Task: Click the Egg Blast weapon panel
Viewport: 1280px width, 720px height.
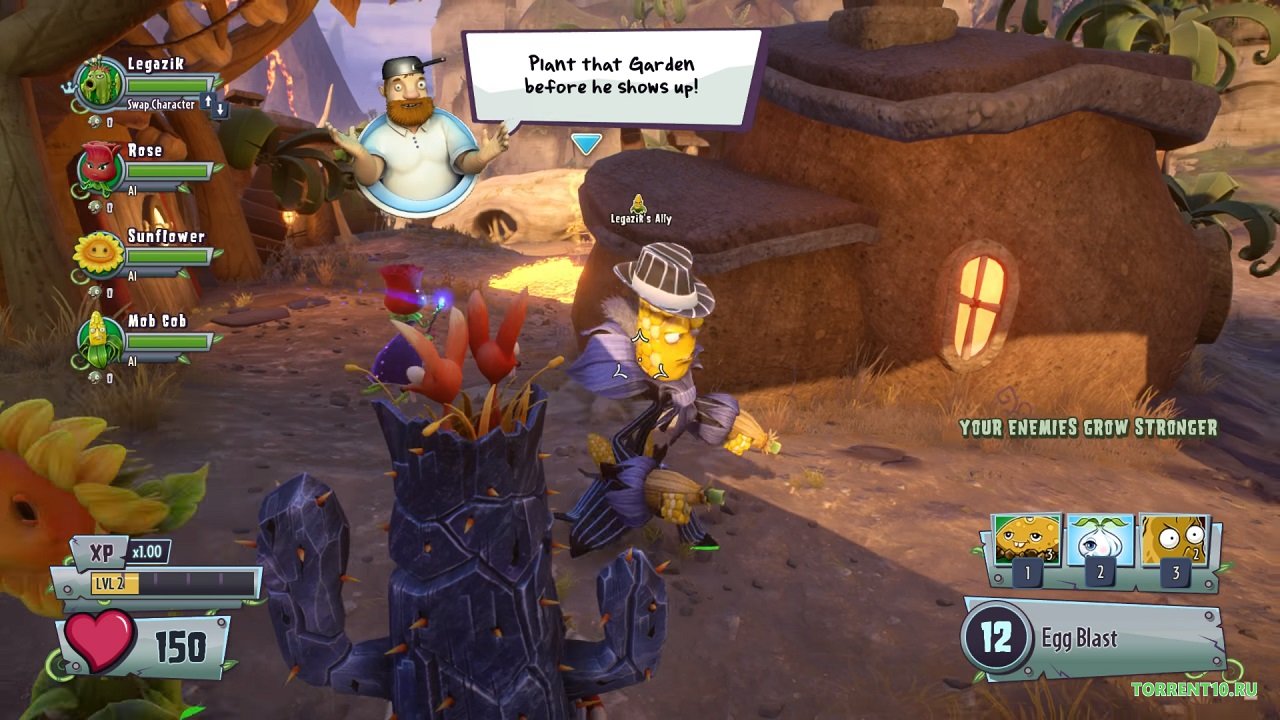Action: tap(1090, 638)
